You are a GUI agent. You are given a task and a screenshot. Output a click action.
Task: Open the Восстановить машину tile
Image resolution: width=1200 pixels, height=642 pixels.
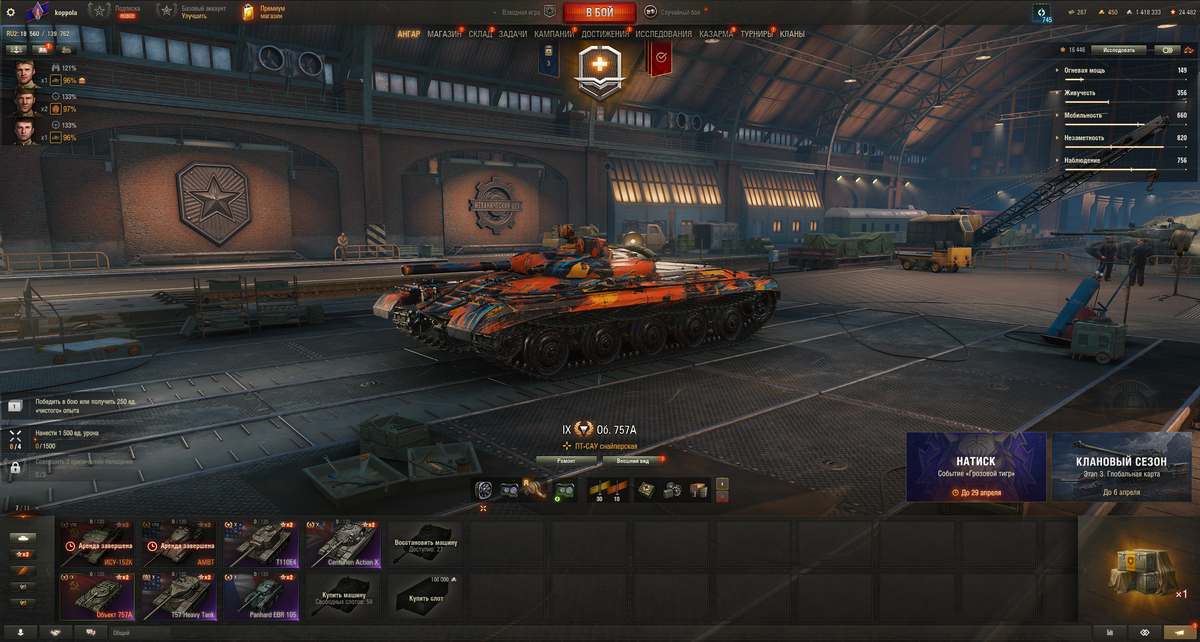[425, 544]
